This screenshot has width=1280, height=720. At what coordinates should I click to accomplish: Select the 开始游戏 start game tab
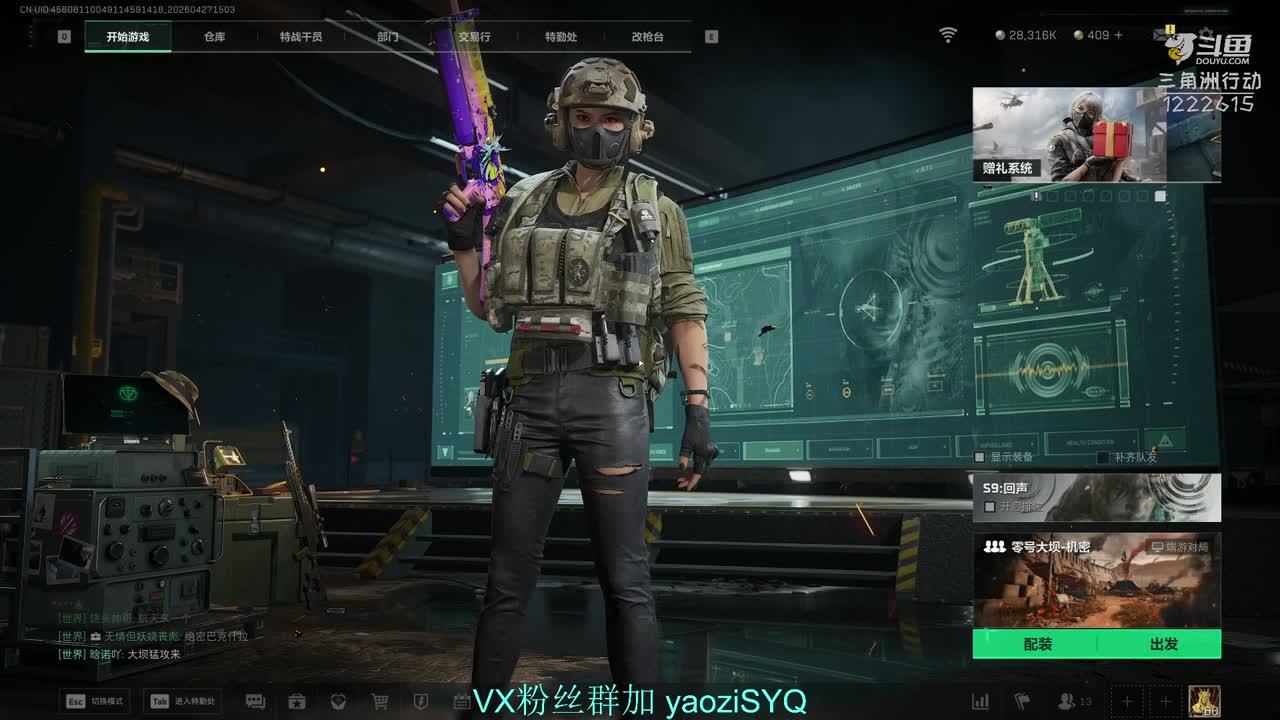click(128, 37)
